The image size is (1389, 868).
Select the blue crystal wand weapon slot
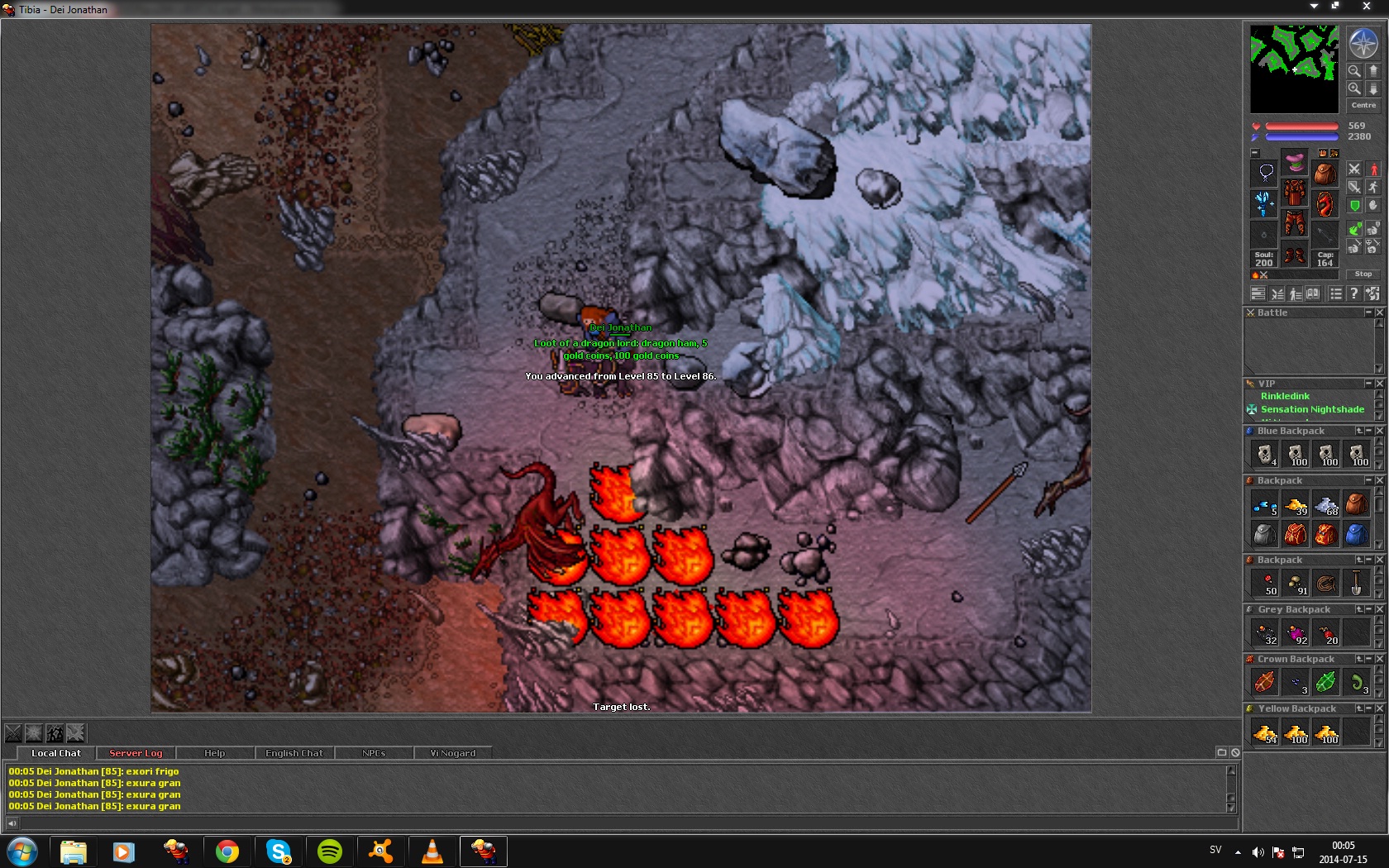(1264, 203)
